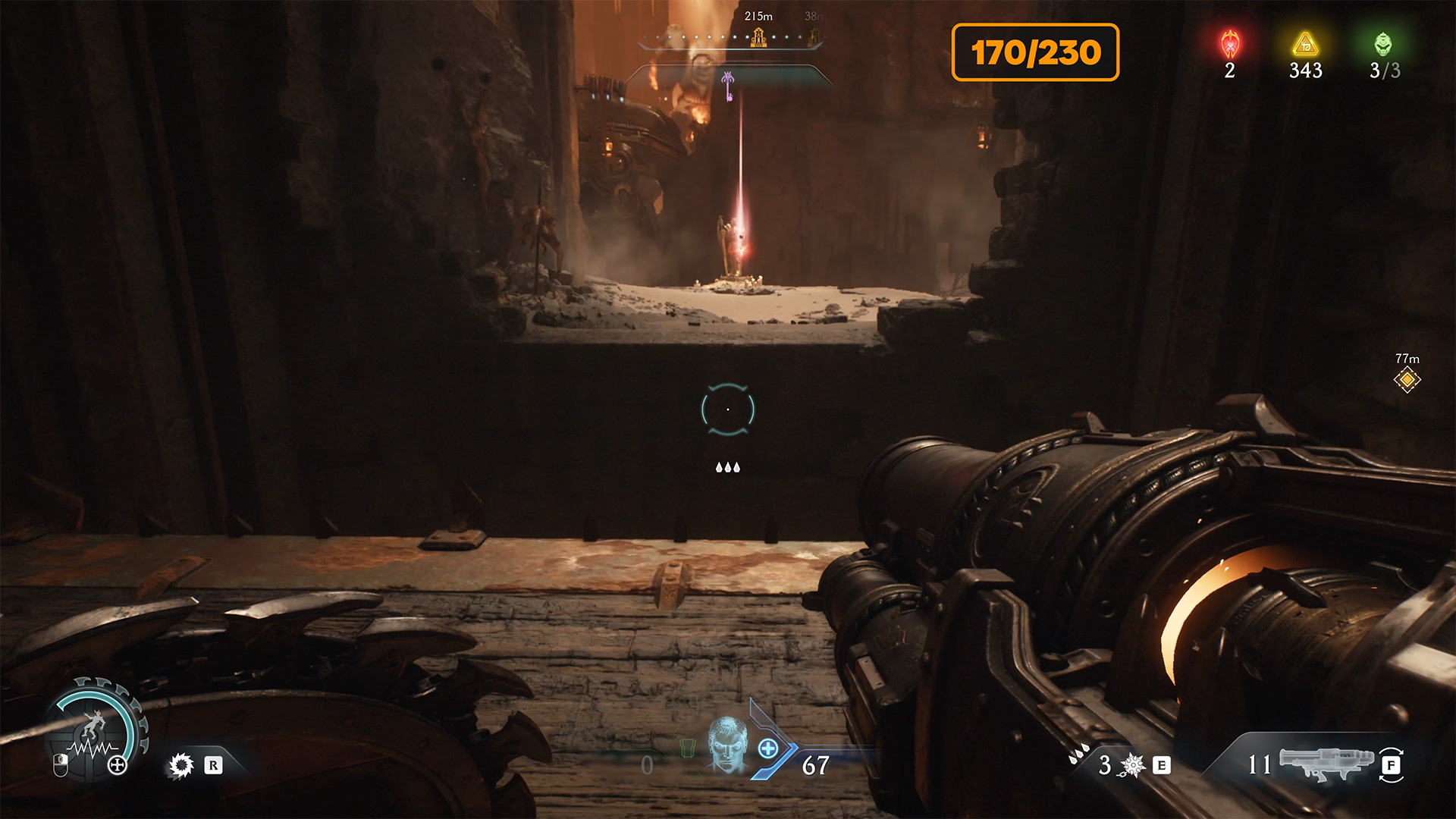Click the green secrets skull icon
Image resolution: width=1456 pixels, height=819 pixels.
point(1383,45)
